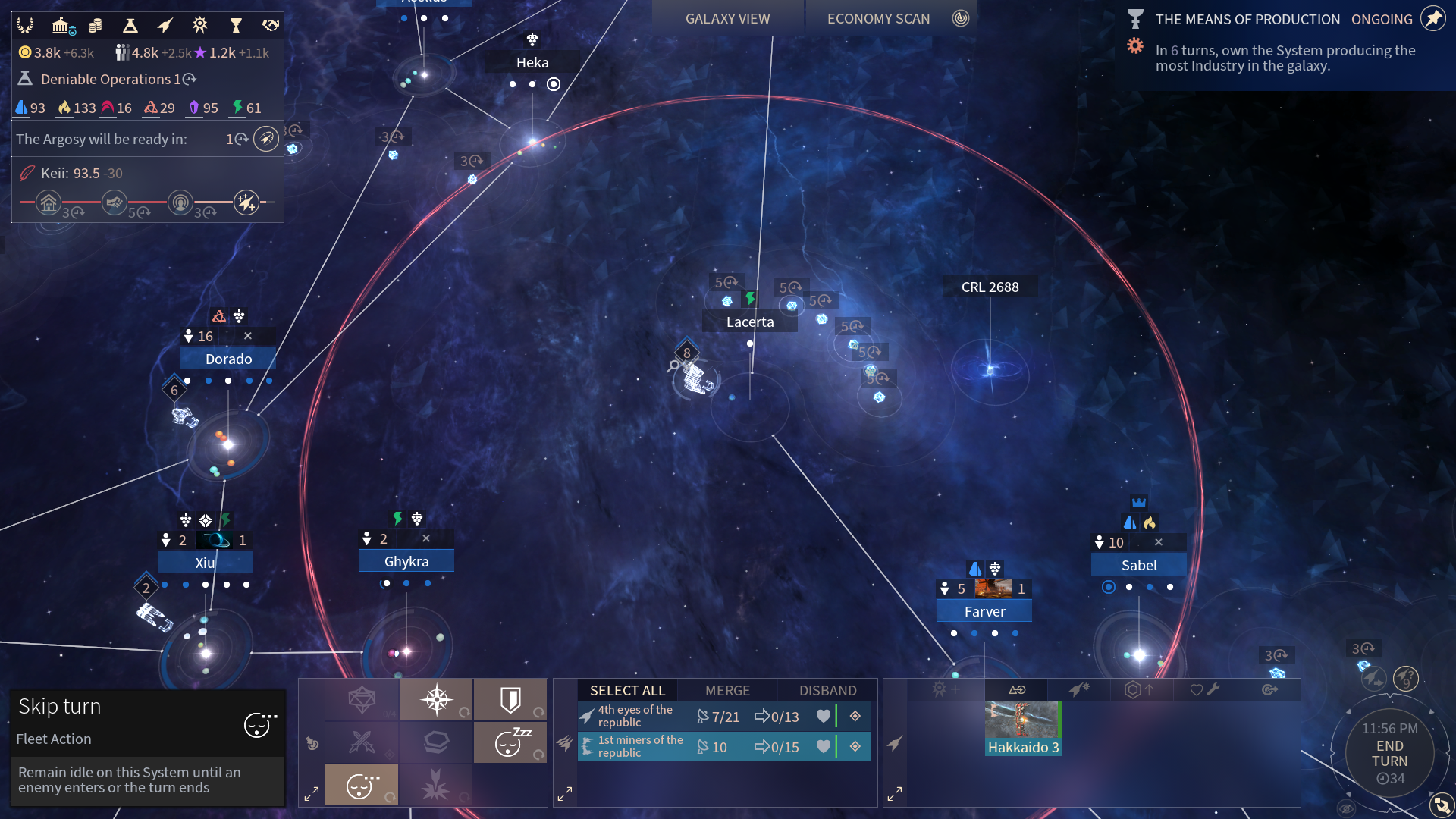Merge the selected fleets

click(727, 690)
